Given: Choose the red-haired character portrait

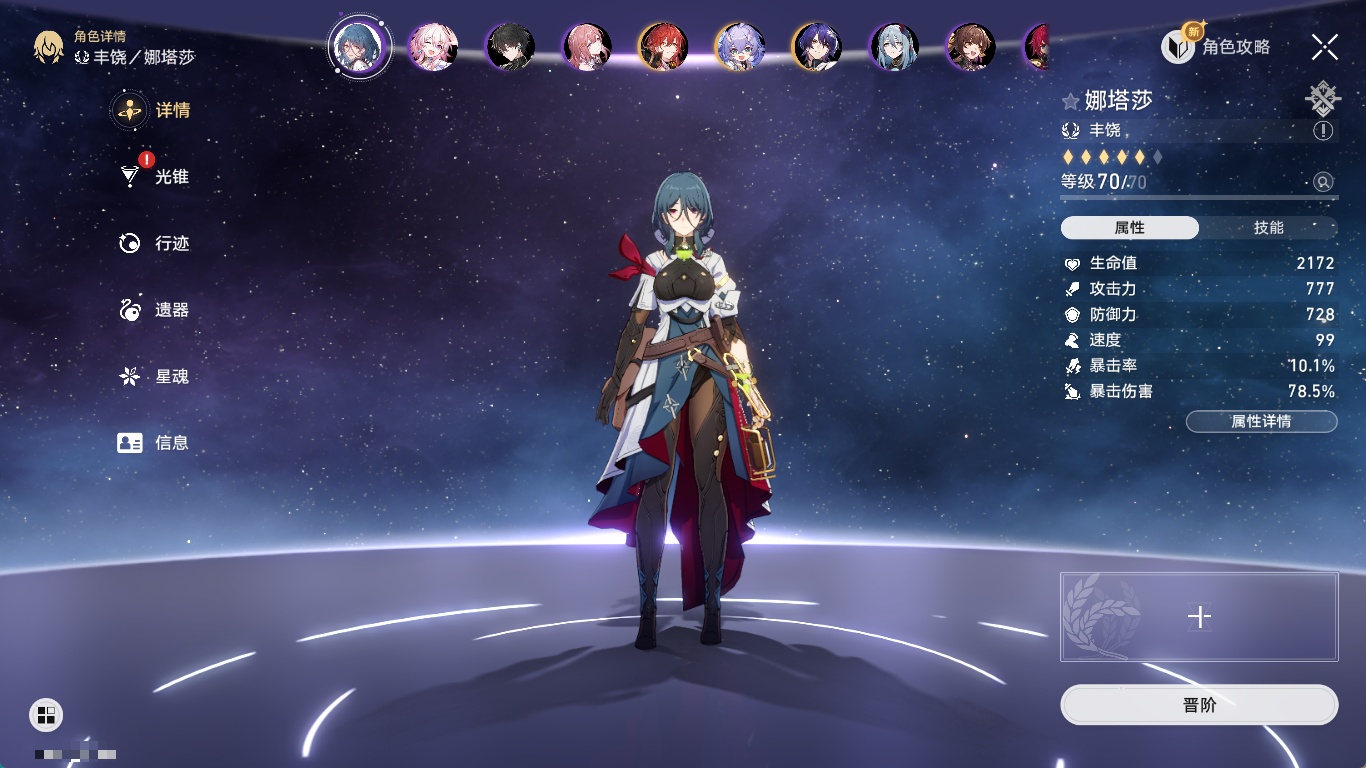Looking at the screenshot, I should pyautogui.click(x=663, y=47).
